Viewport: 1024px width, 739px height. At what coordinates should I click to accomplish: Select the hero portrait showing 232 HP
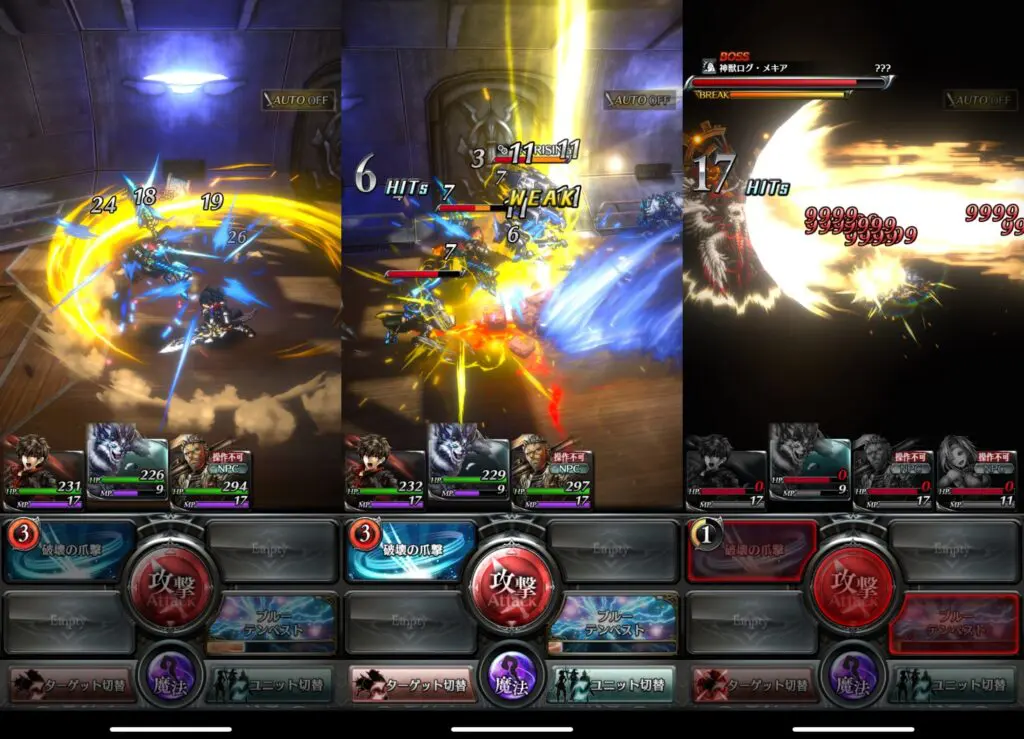(x=385, y=468)
